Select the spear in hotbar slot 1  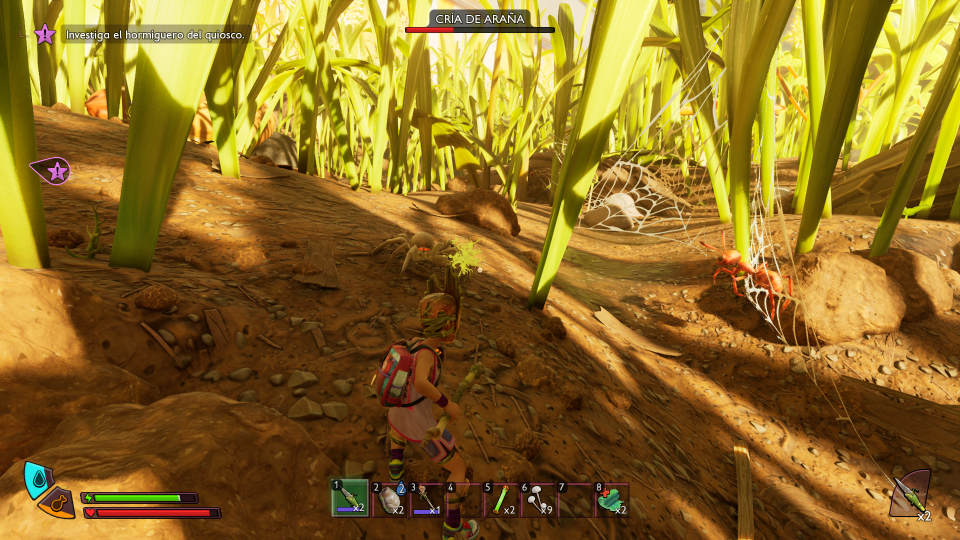coord(349,498)
